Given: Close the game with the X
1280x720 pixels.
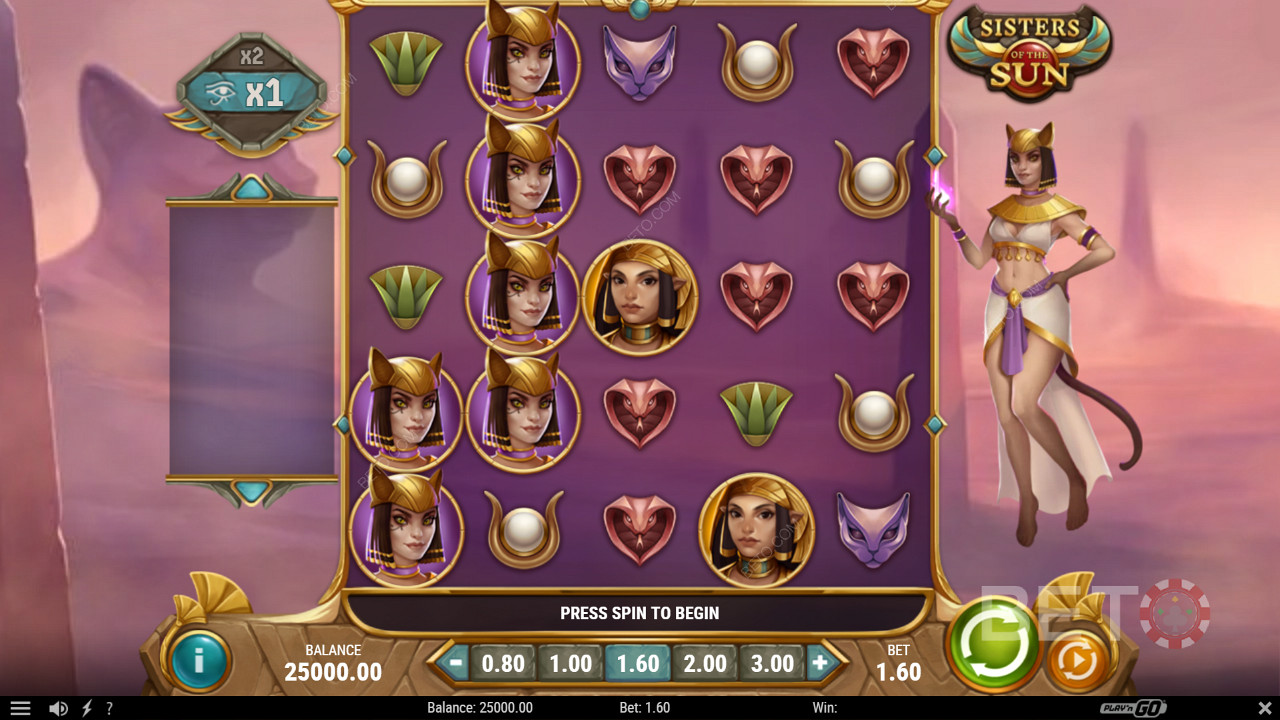Looking at the screenshot, I should [x=1264, y=708].
